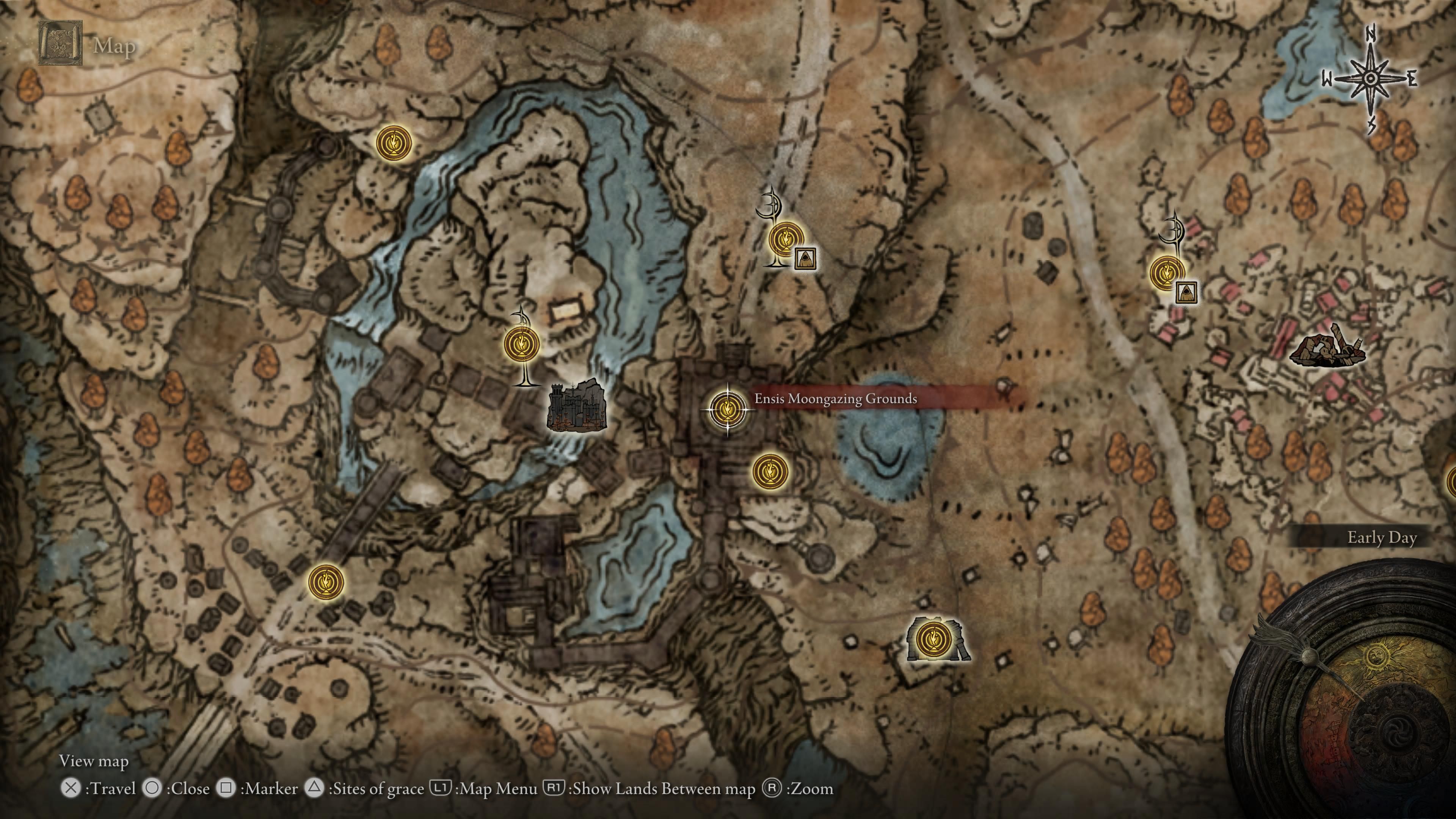Screen dimensions: 1456x819
Task: Pick the merchant icon north of Ensis Moongazing Grounds
Action: [804, 258]
